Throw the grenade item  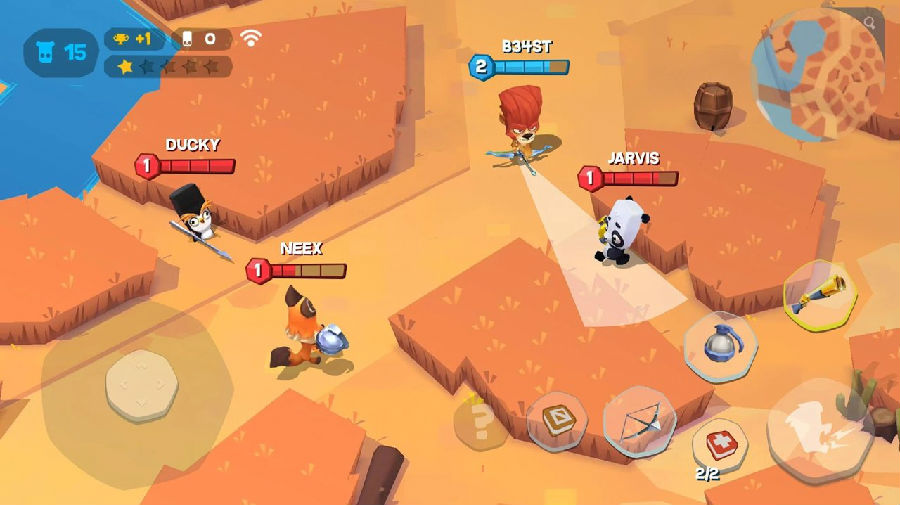[x=720, y=346]
